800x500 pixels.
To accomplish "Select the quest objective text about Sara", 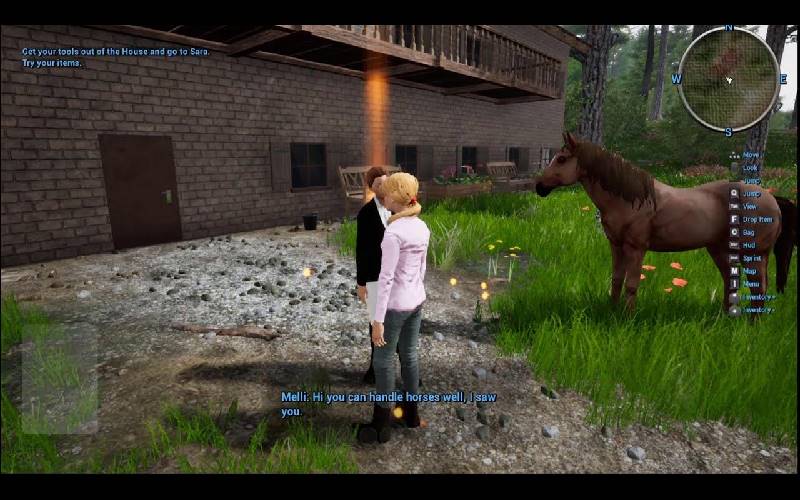I will tap(116, 51).
